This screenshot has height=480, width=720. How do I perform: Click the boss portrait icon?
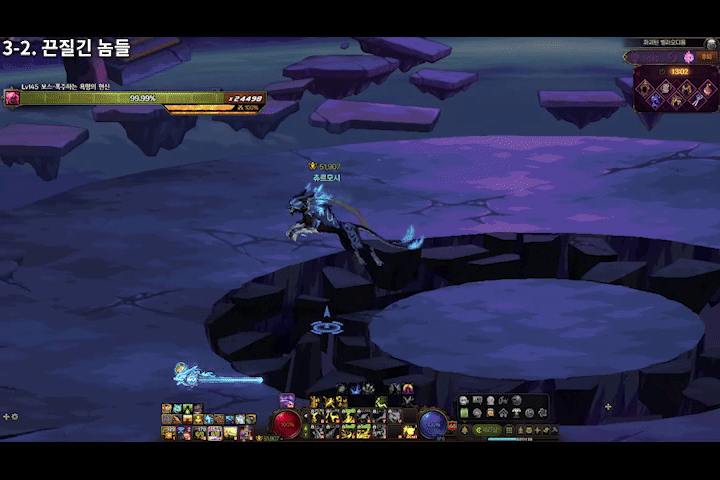point(12,98)
